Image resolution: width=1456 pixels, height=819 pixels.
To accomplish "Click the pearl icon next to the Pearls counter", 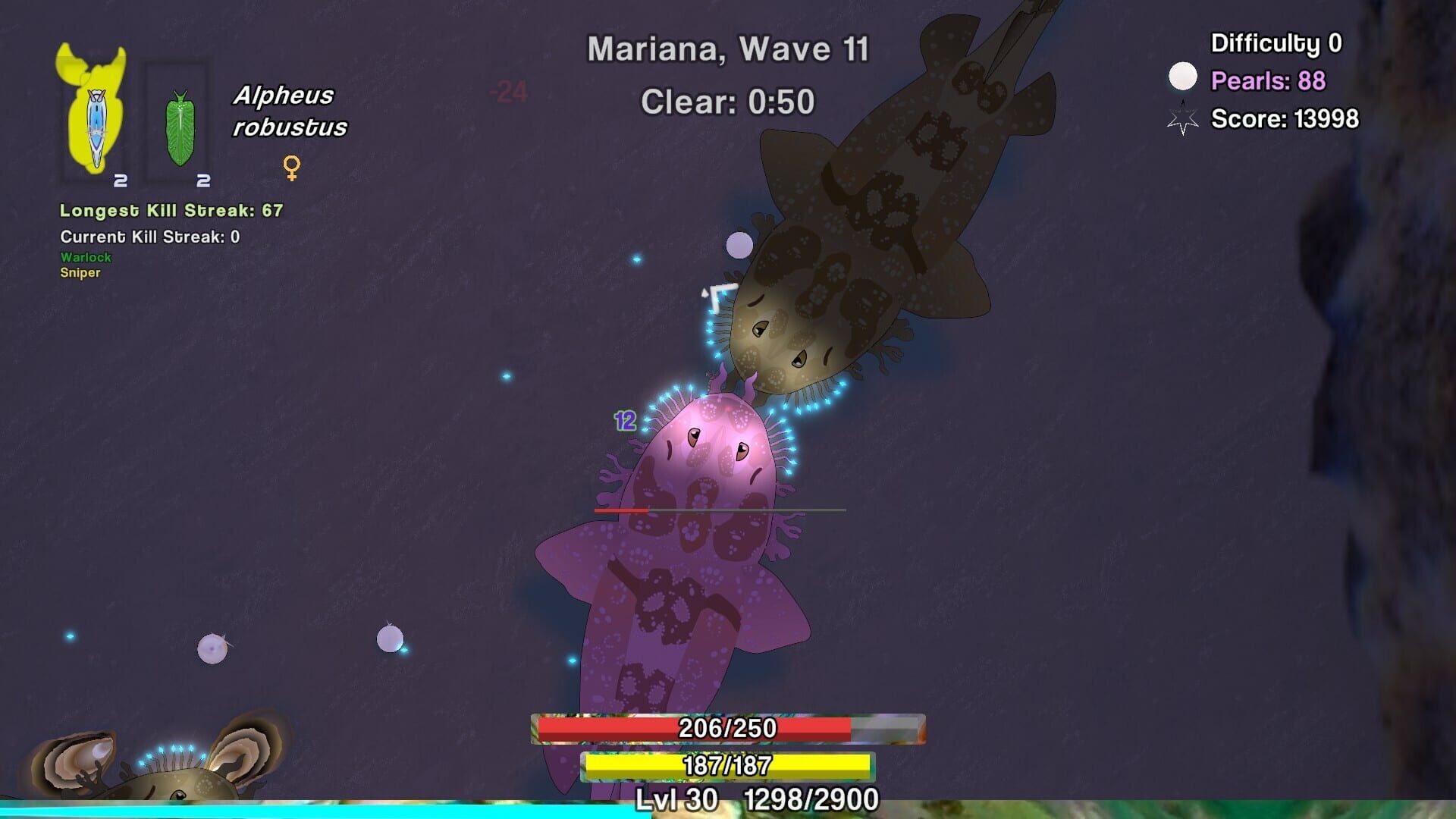I will pos(1182,76).
